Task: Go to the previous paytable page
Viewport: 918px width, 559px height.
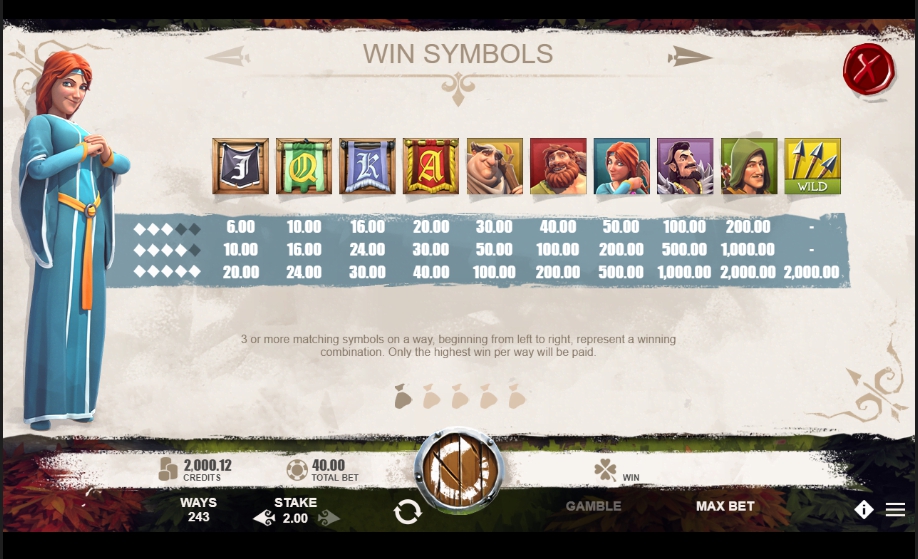Action: [x=228, y=56]
